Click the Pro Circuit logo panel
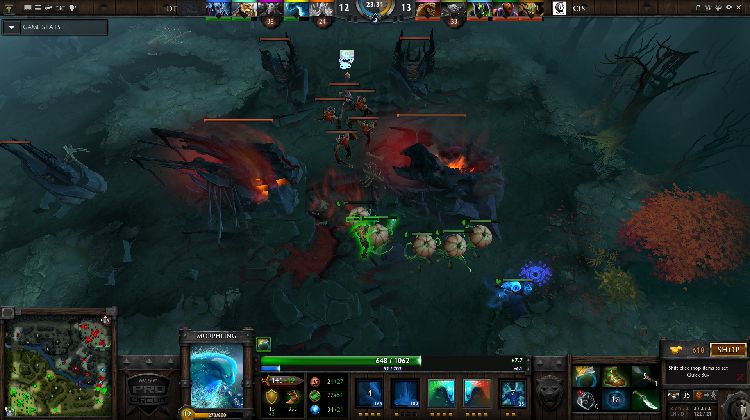 coord(148,384)
